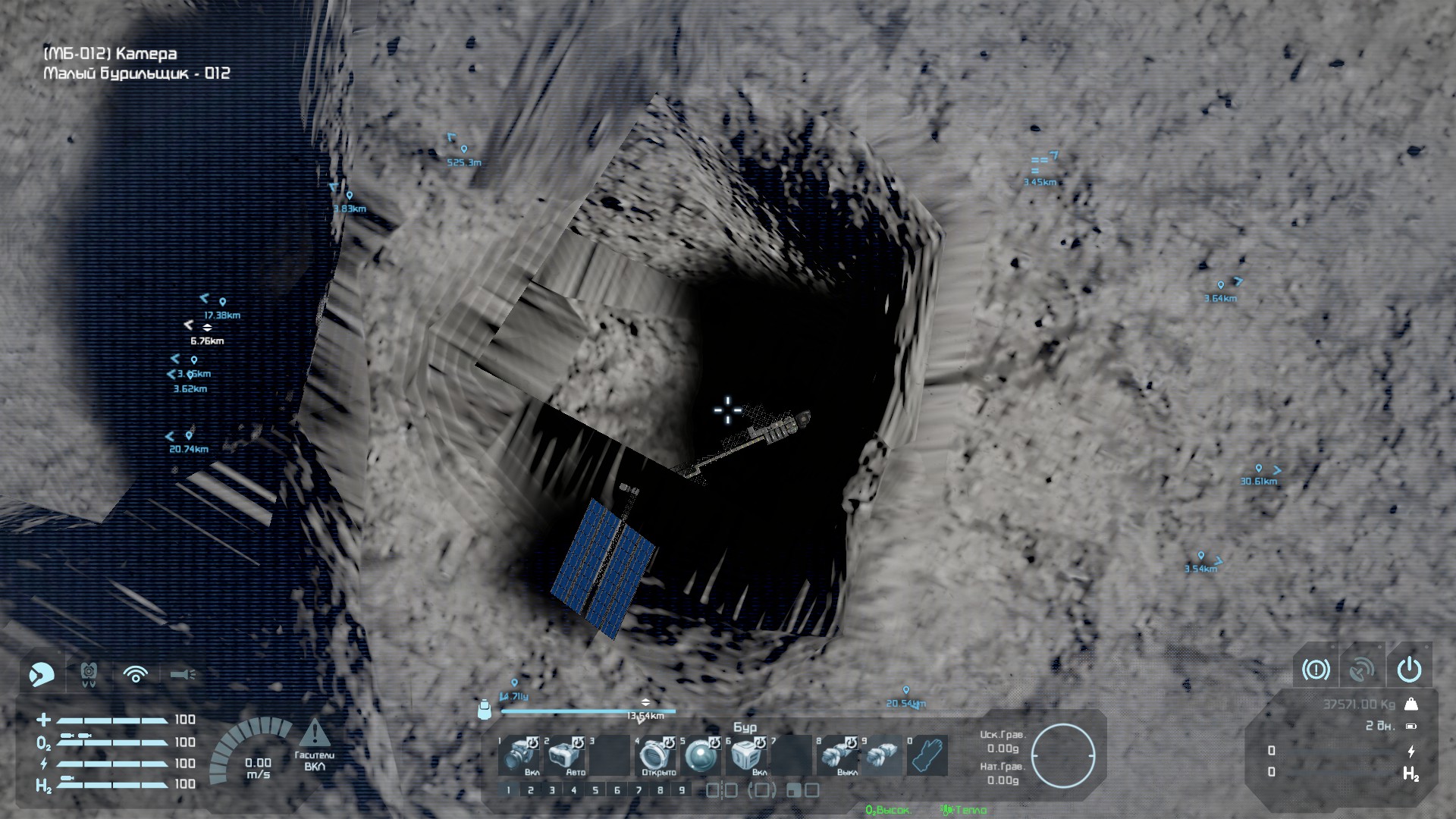Screen dimensions: 1456x819
Task: Switch to toolbar page 2
Action: click(530, 790)
